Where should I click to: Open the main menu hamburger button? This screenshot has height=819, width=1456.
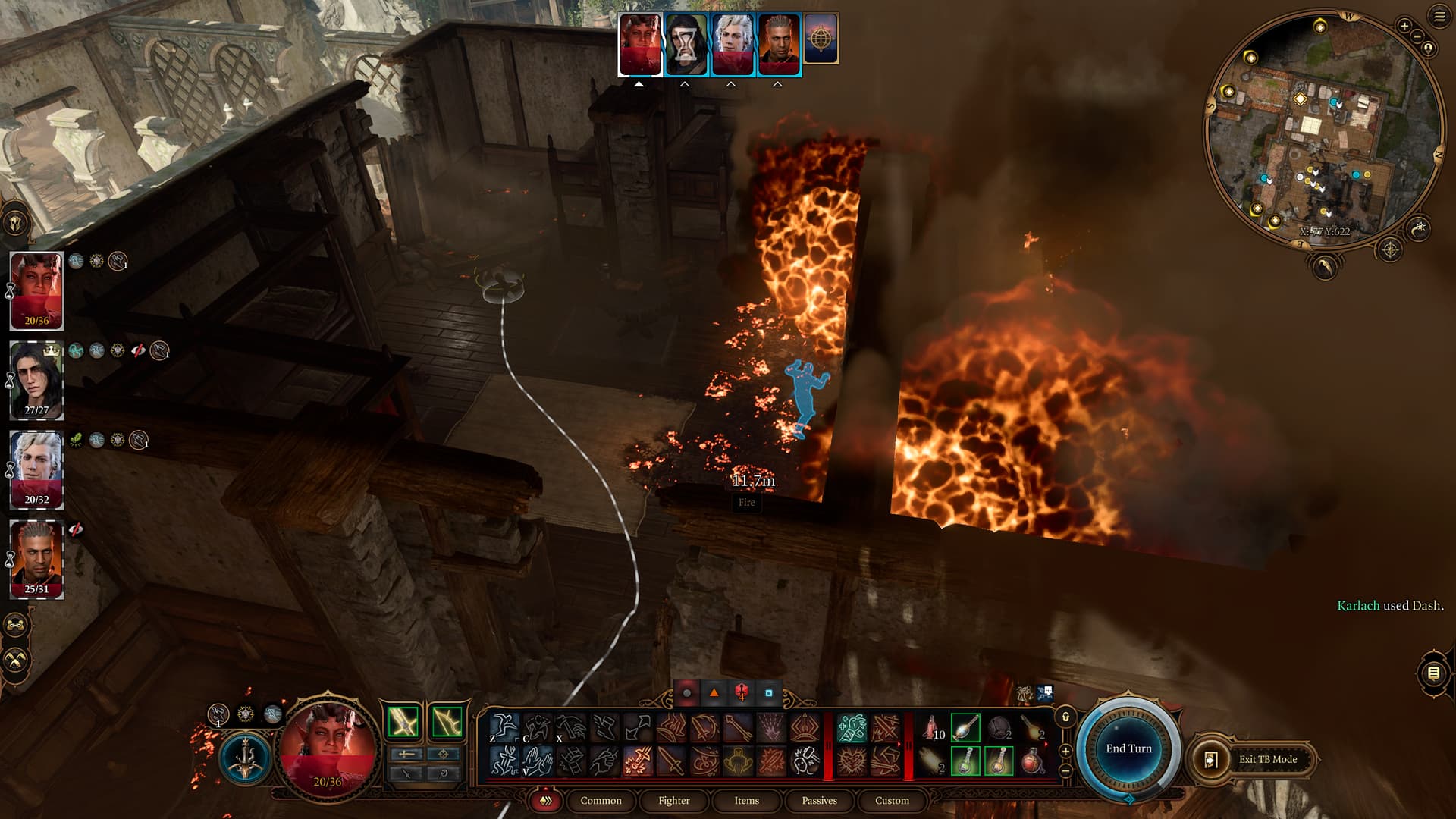[x=1439, y=17]
